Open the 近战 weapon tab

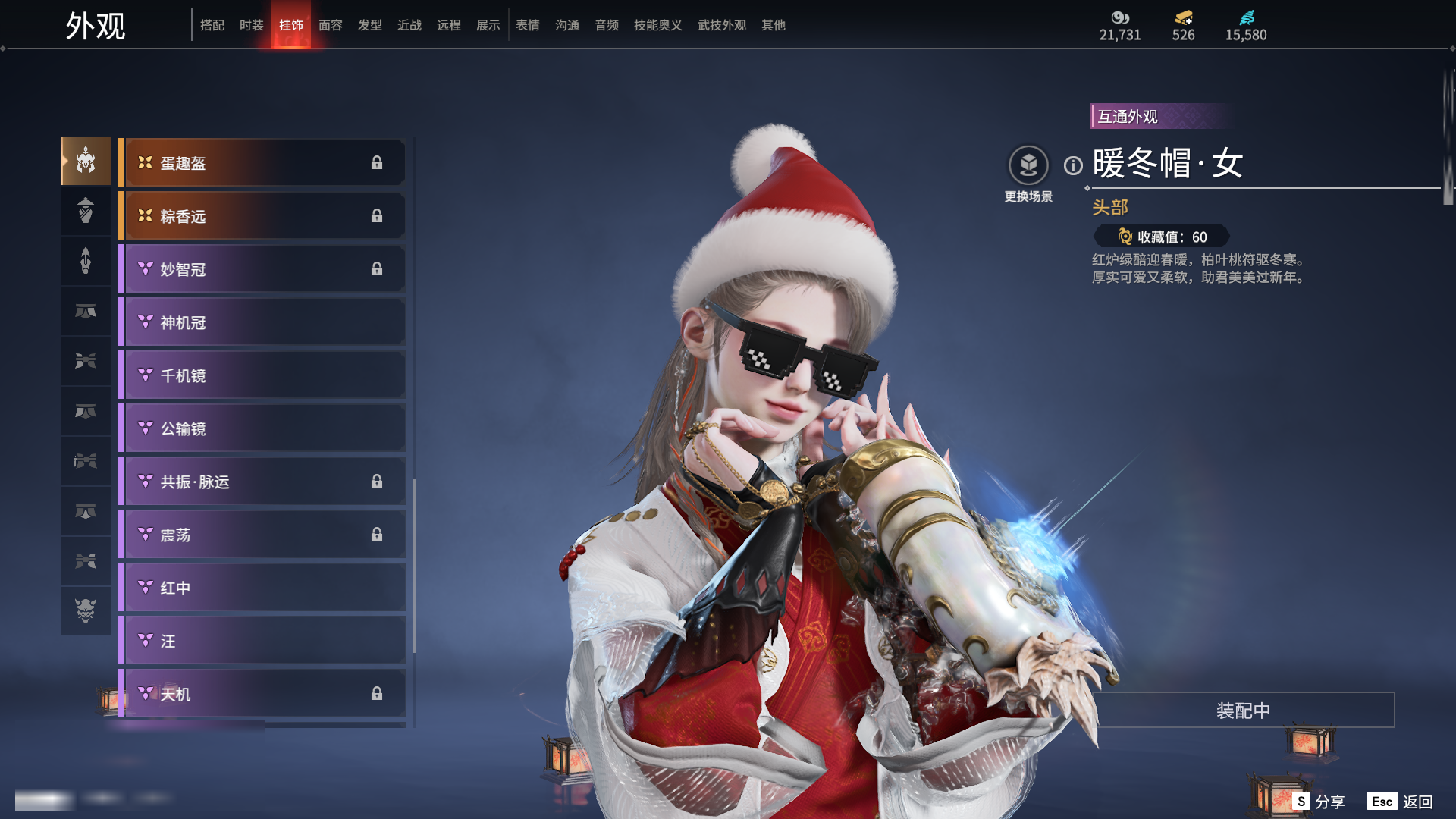click(409, 25)
